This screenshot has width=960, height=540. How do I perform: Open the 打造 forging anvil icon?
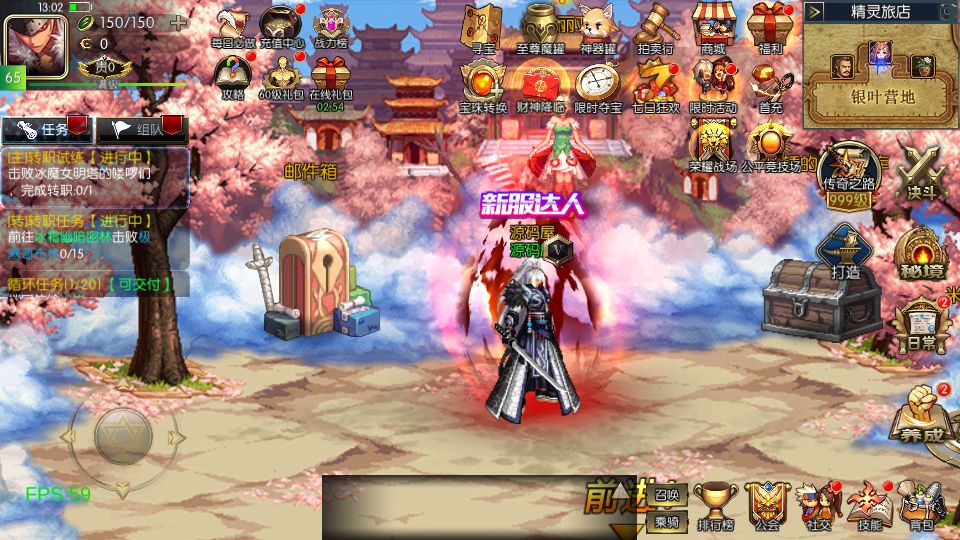pos(845,251)
